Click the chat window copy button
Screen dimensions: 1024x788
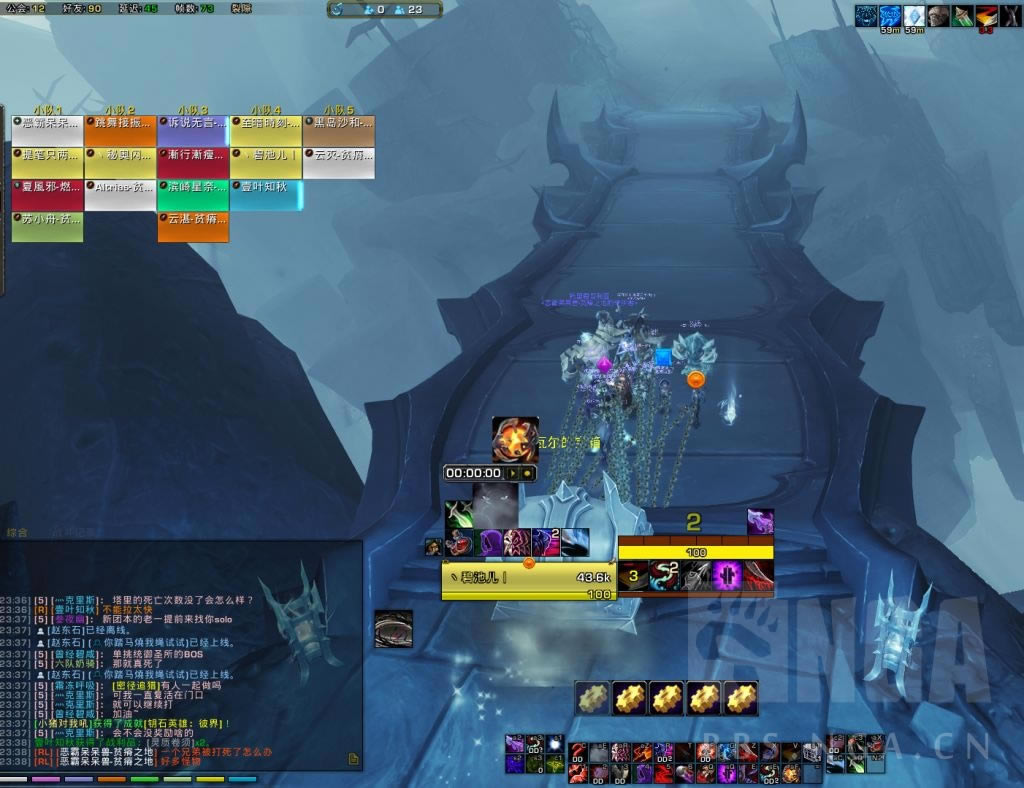(x=353, y=759)
